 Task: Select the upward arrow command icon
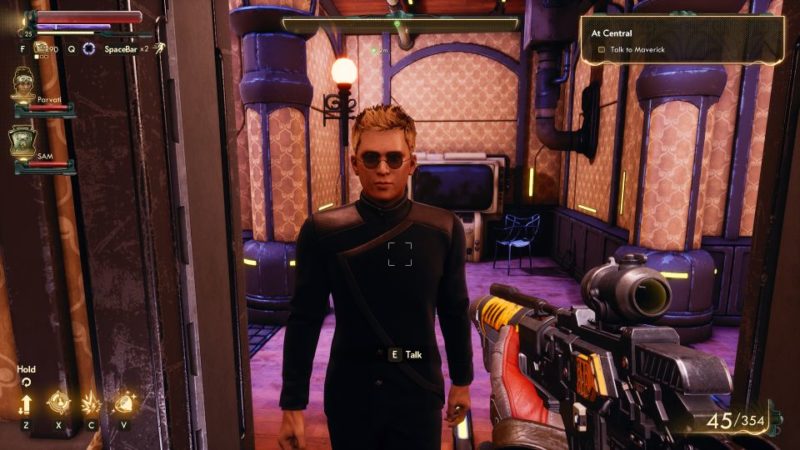point(26,404)
